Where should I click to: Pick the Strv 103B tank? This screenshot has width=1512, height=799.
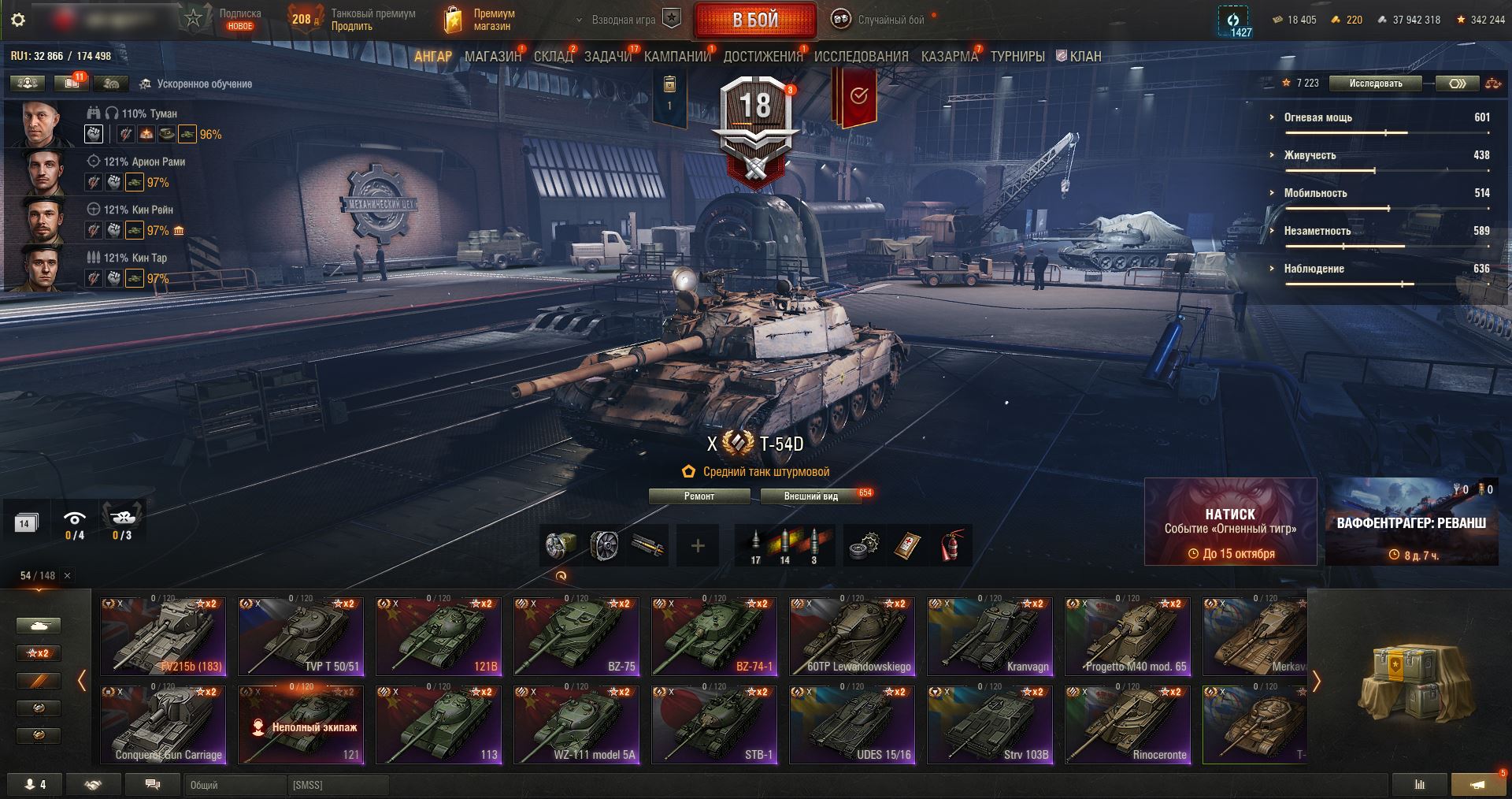(x=990, y=724)
